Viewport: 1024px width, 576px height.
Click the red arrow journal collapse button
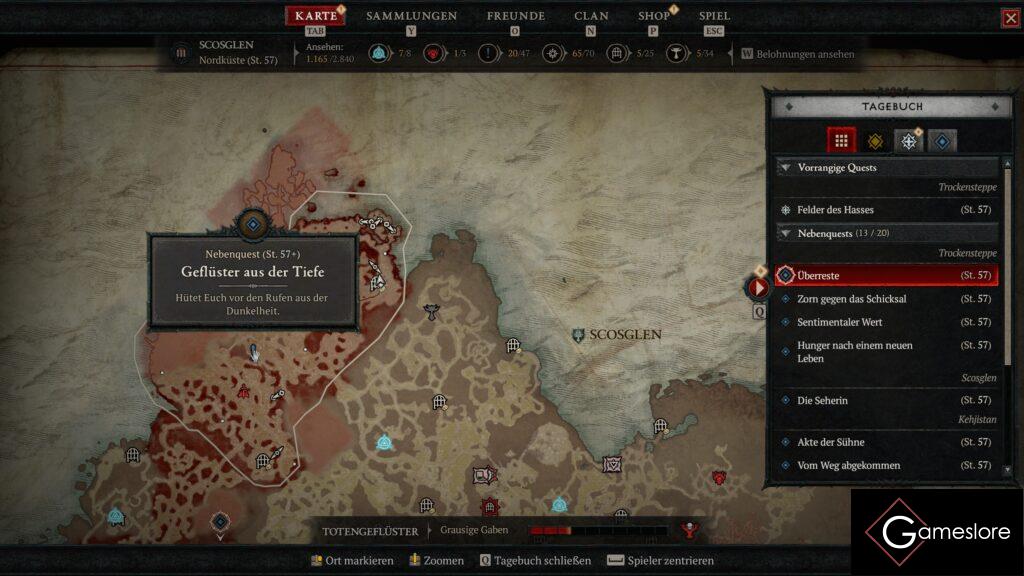point(758,288)
